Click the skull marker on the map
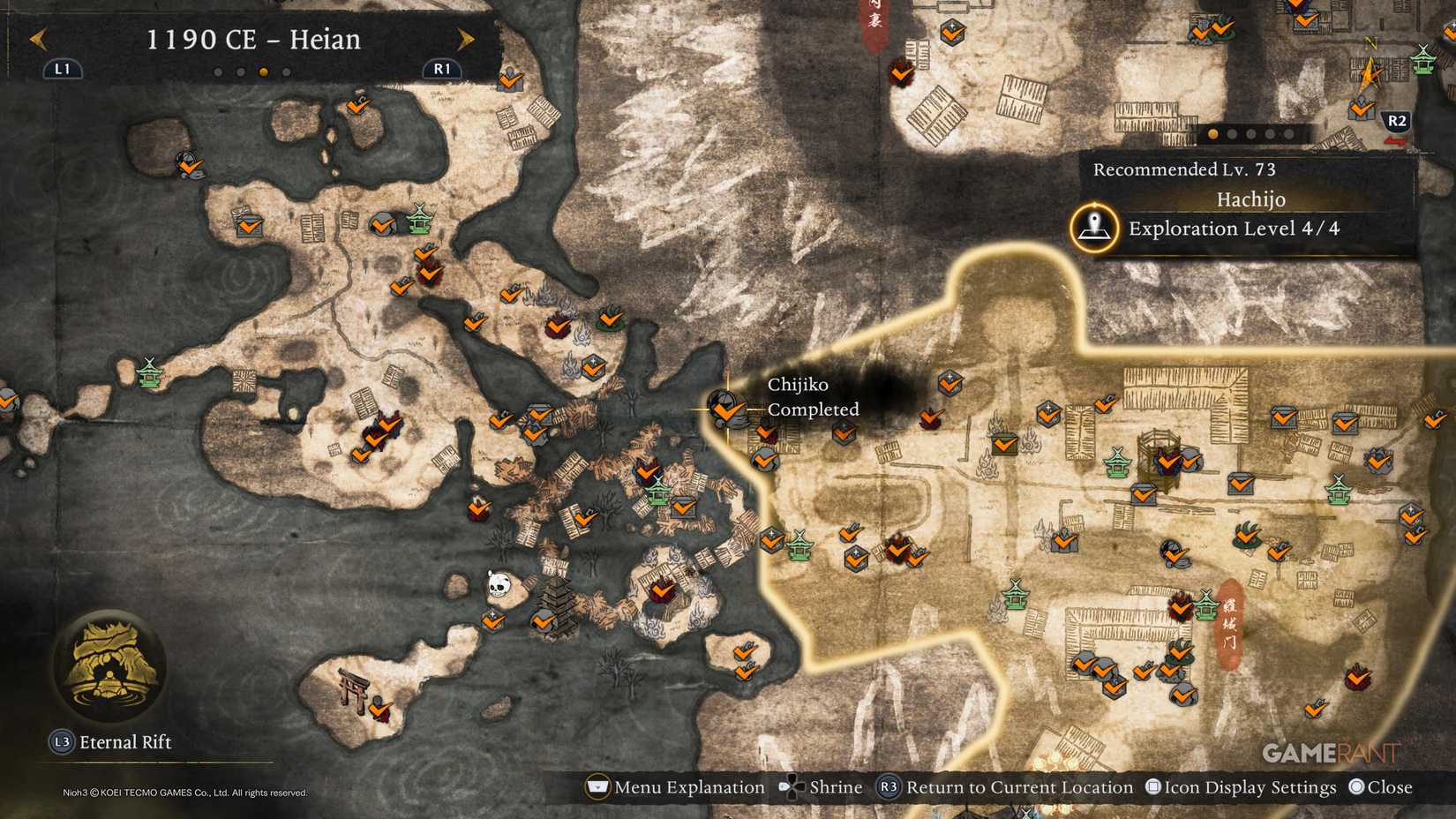Screen dimensions: 1456x819 coord(501,583)
